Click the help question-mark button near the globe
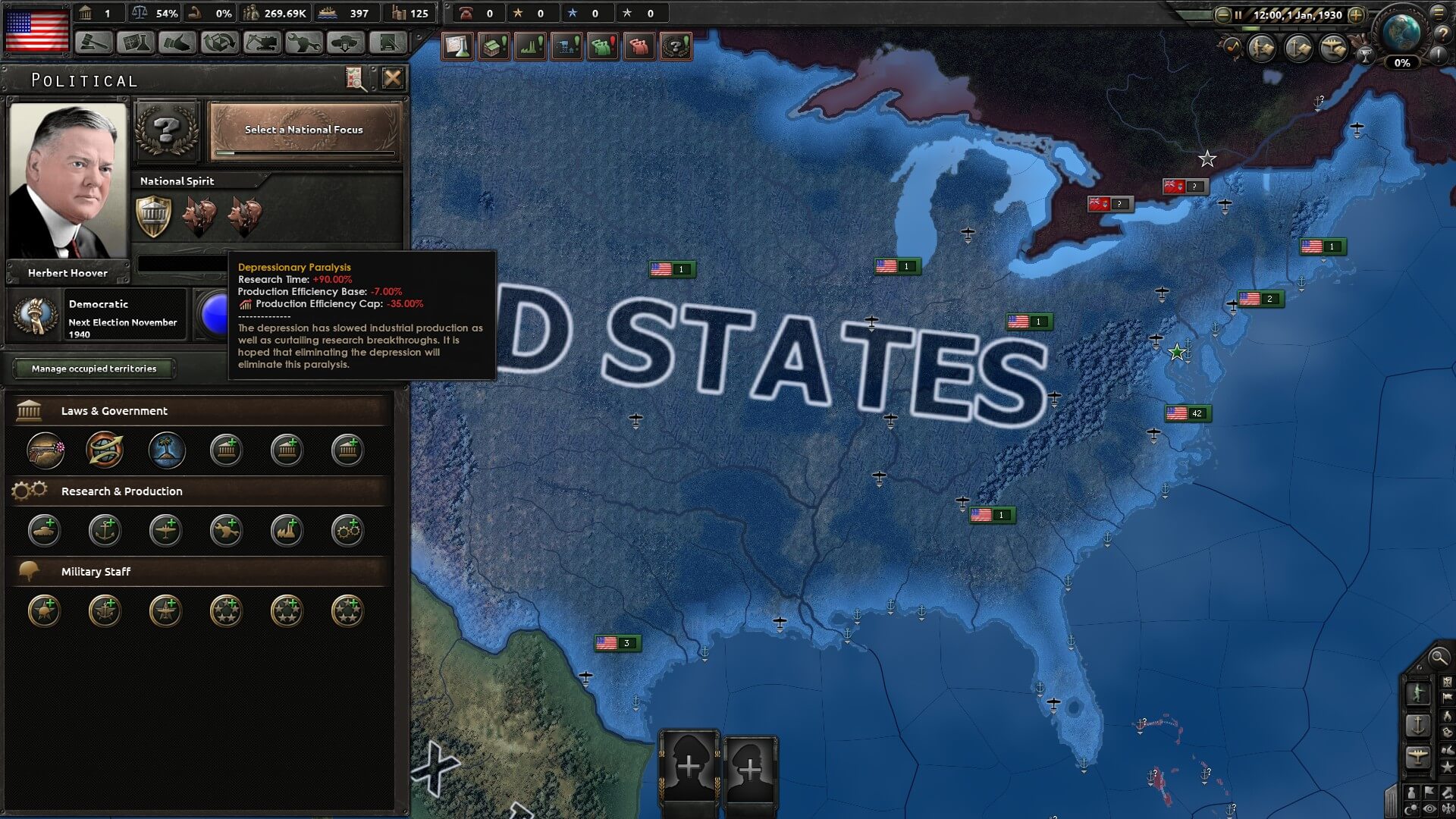 point(1444,33)
